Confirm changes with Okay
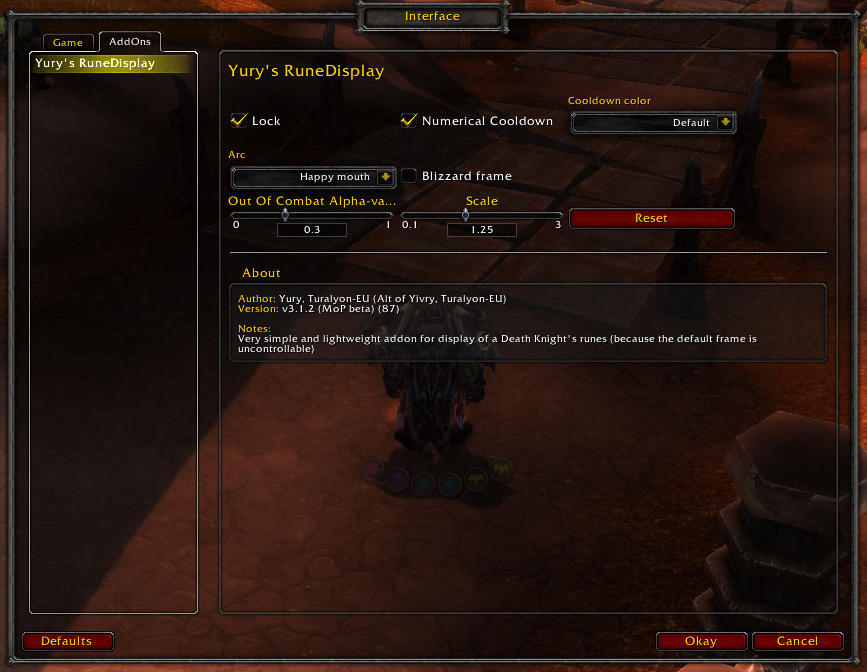 (701, 641)
